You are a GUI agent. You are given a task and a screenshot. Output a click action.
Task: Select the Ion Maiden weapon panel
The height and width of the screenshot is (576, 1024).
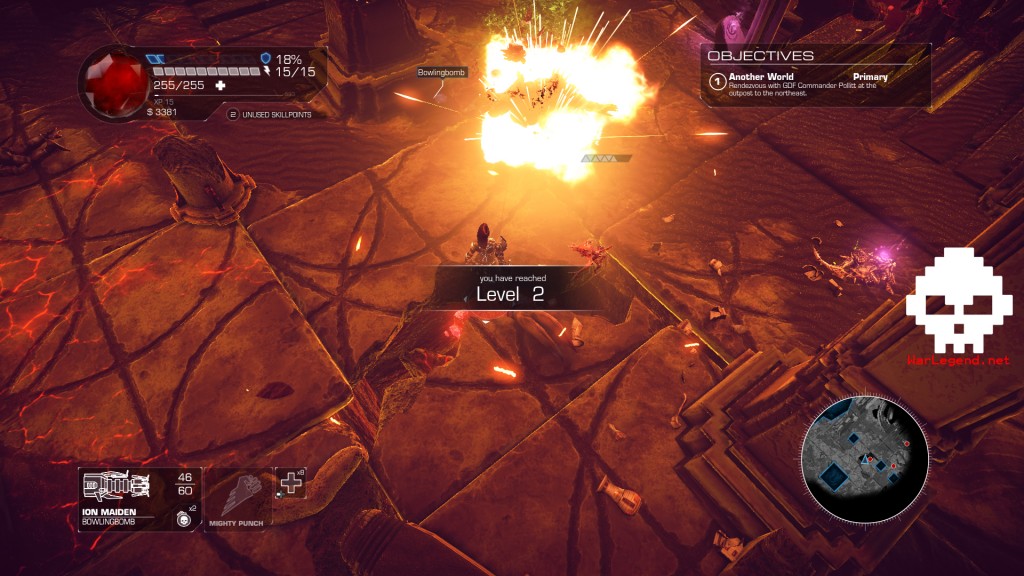[139, 499]
